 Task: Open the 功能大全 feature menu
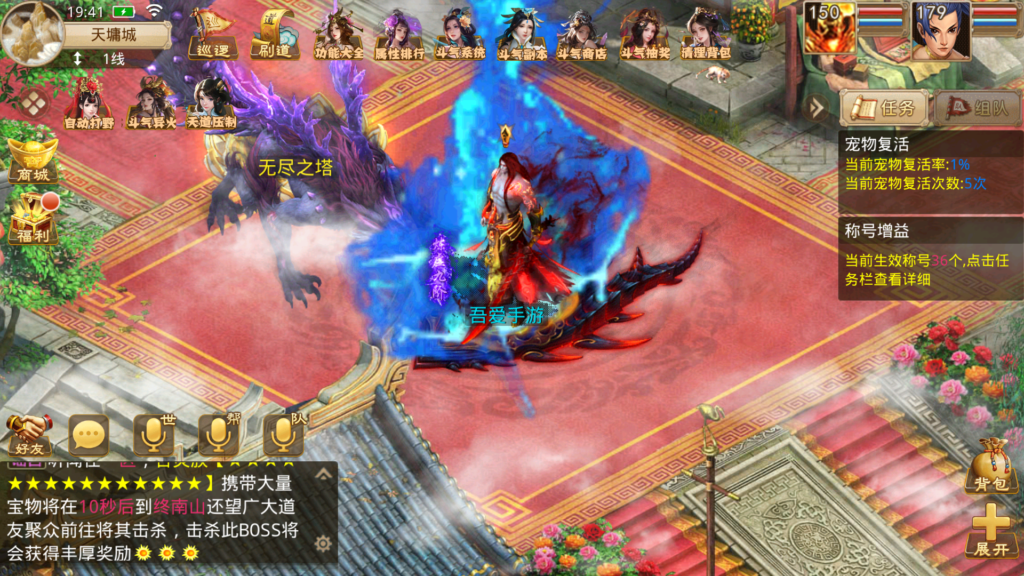point(339,35)
